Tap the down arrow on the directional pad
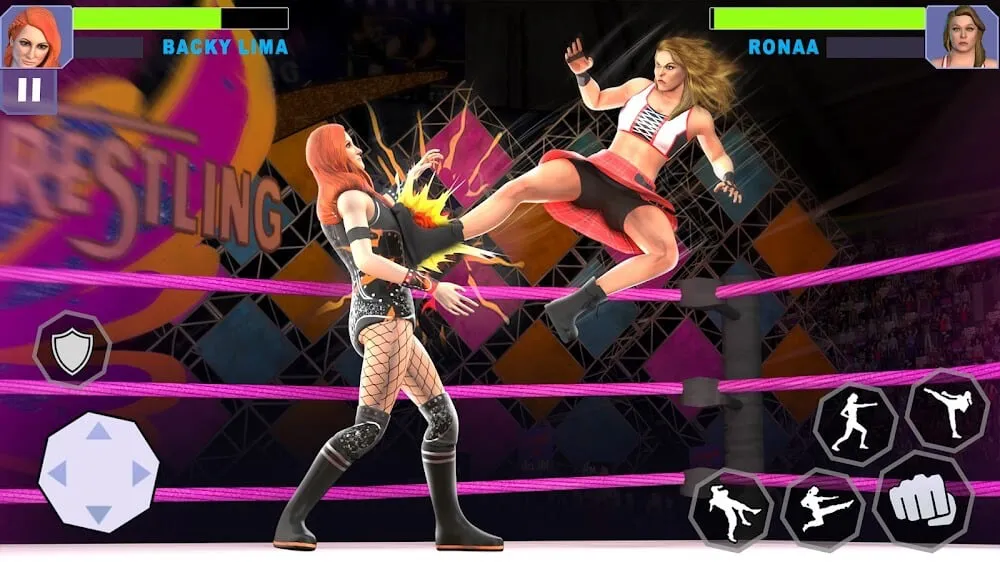The width and height of the screenshot is (1000, 562). [98, 514]
